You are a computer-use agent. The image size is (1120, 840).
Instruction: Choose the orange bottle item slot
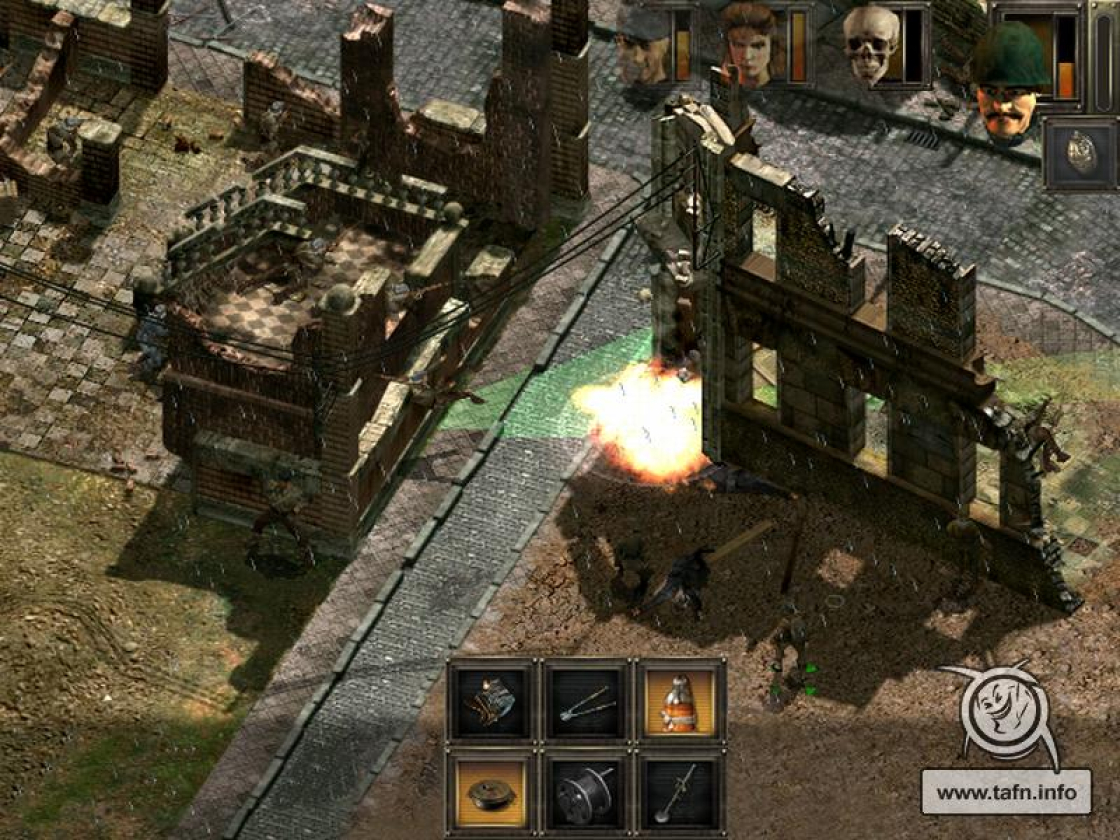(x=680, y=701)
